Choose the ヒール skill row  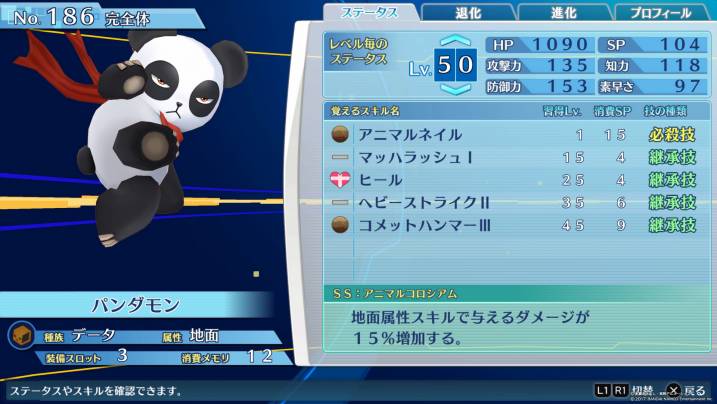click(513, 180)
